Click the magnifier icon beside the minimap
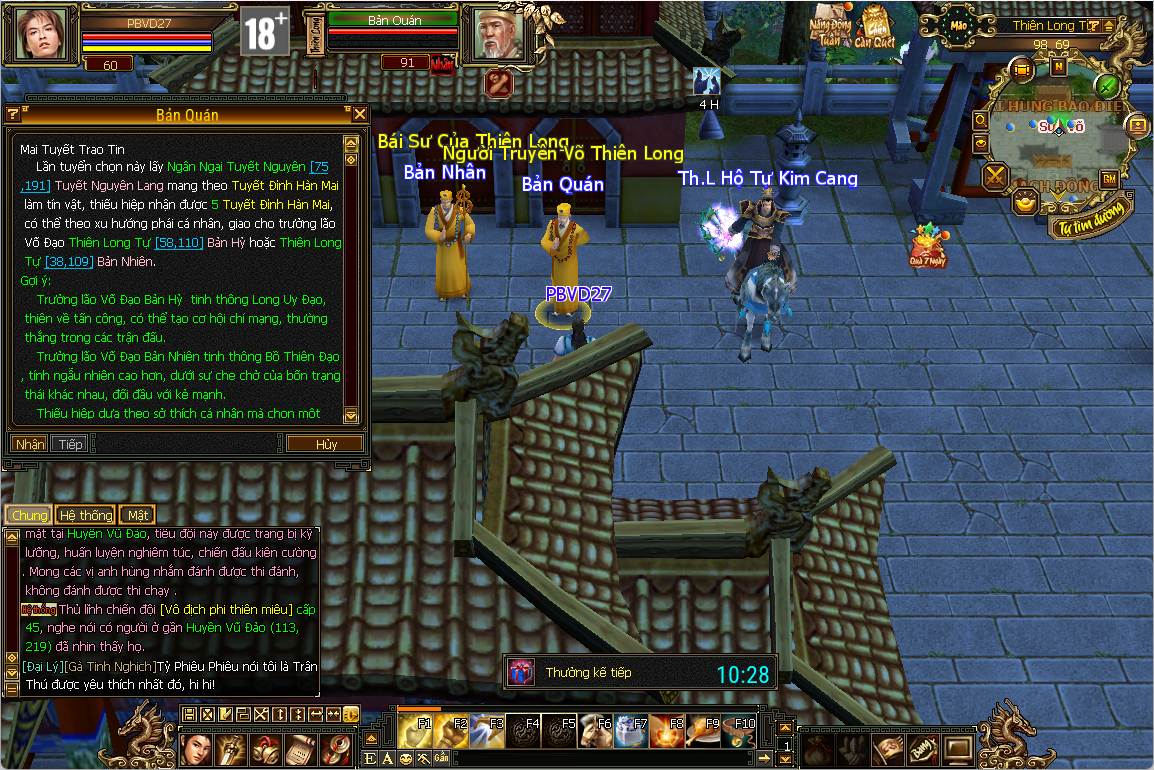 click(981, 121)
